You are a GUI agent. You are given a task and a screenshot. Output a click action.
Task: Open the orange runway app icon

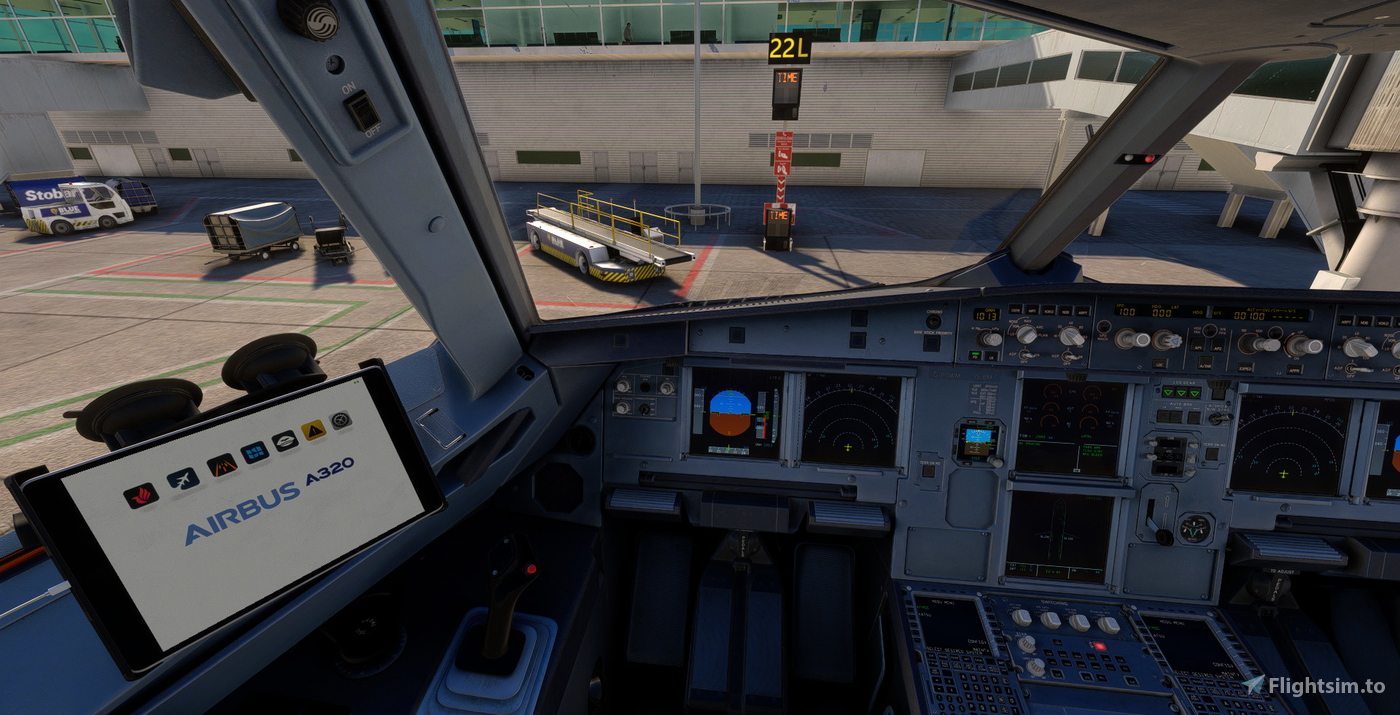221,464
